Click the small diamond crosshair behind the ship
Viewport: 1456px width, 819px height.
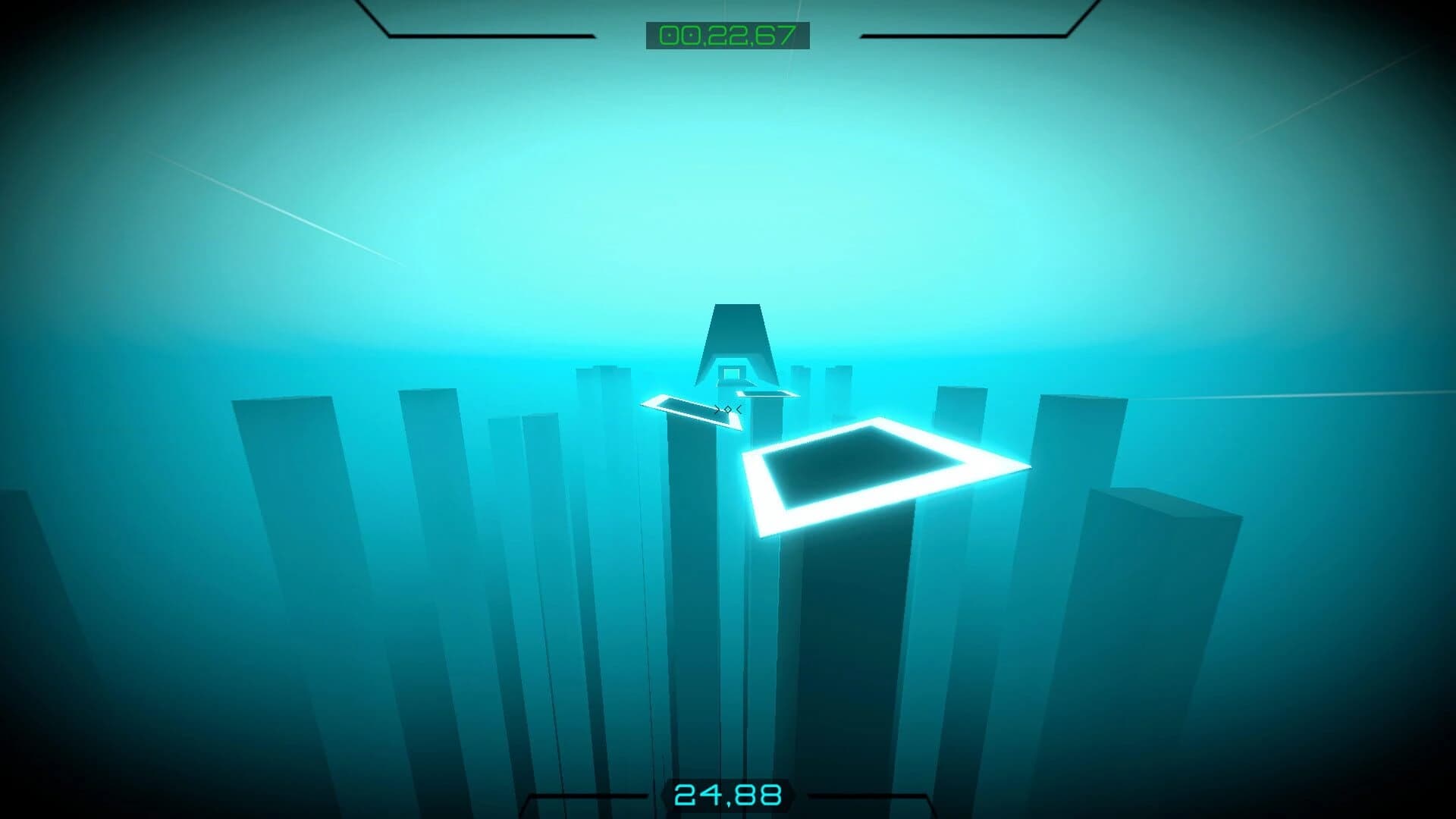(726, 409)
